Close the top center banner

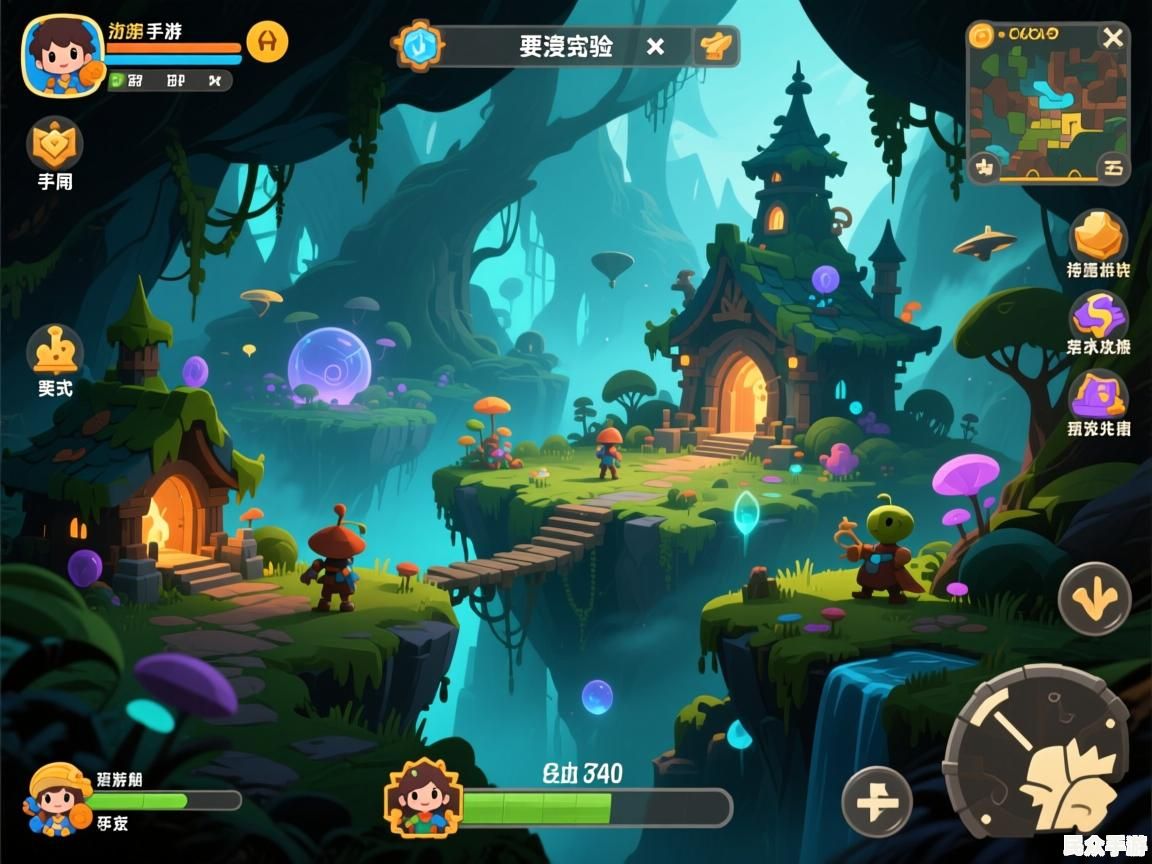click(x=655, y=46)
